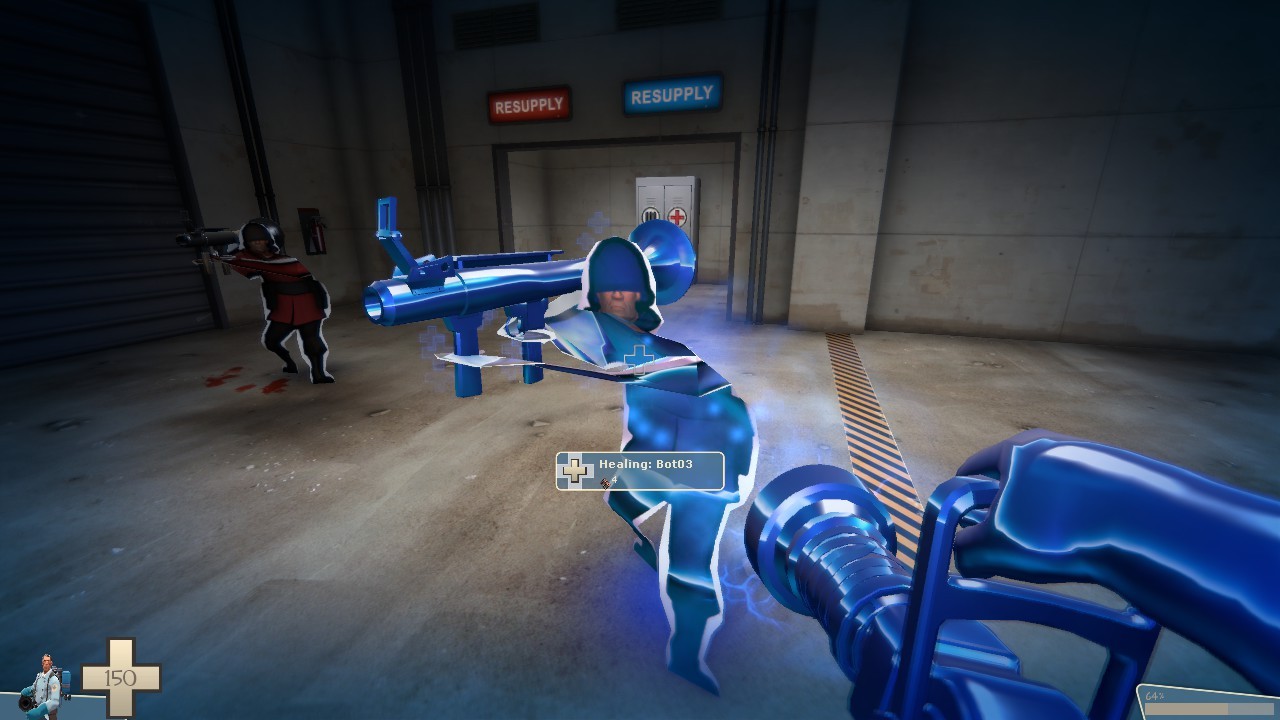
Task: Click the resistance diamond icon beside the 4
Action: pyautogui.click(x=603, y=482)
